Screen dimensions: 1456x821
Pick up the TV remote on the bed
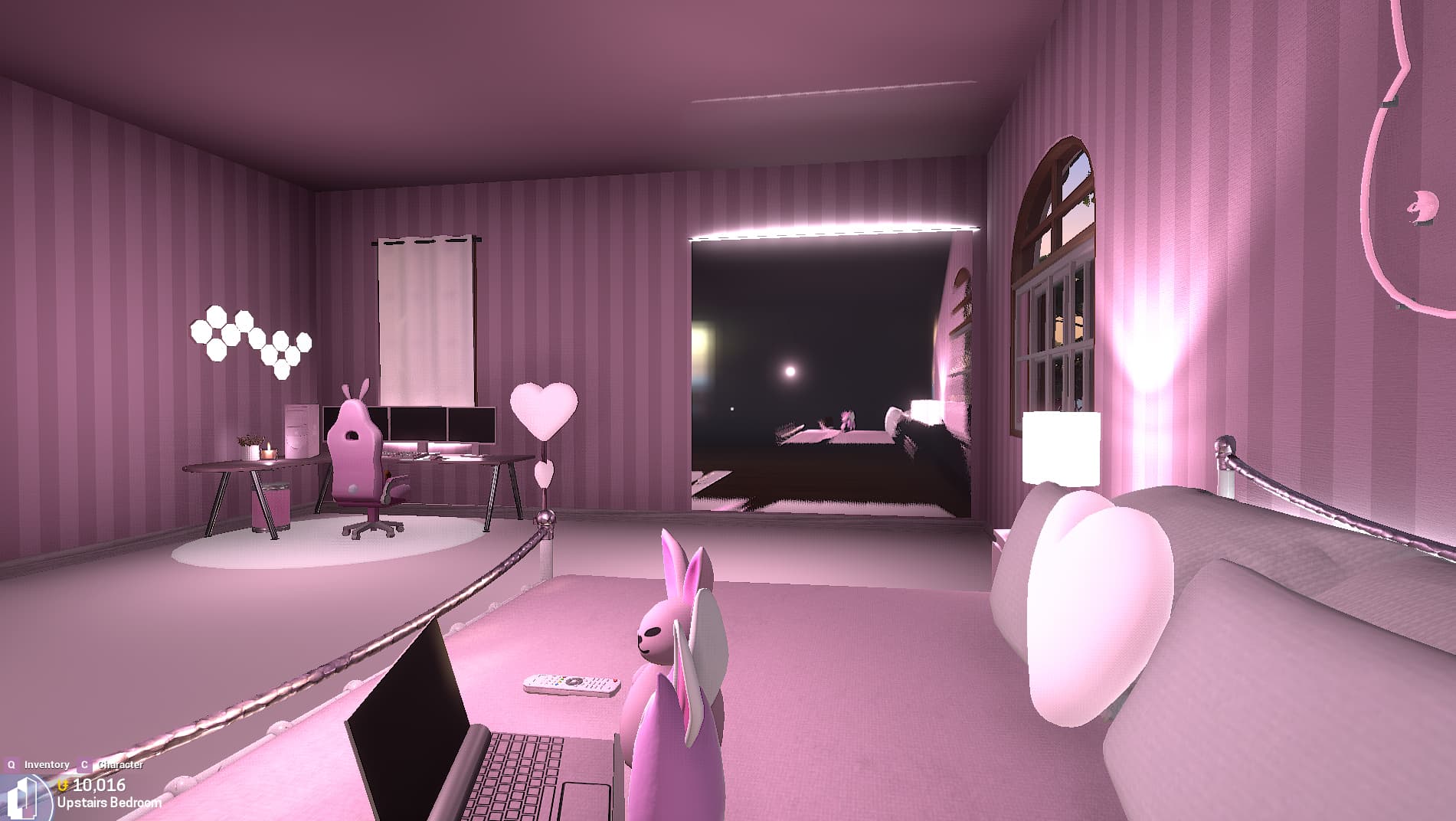pos(574,684)
